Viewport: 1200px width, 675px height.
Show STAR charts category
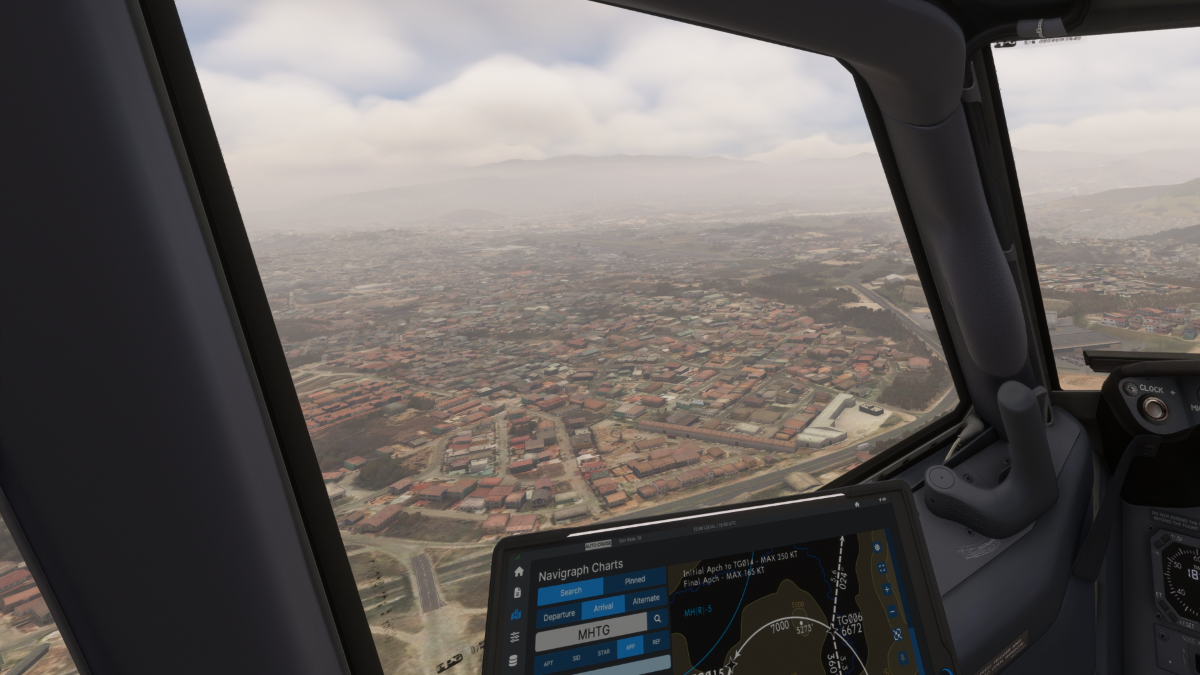point(603,653)
